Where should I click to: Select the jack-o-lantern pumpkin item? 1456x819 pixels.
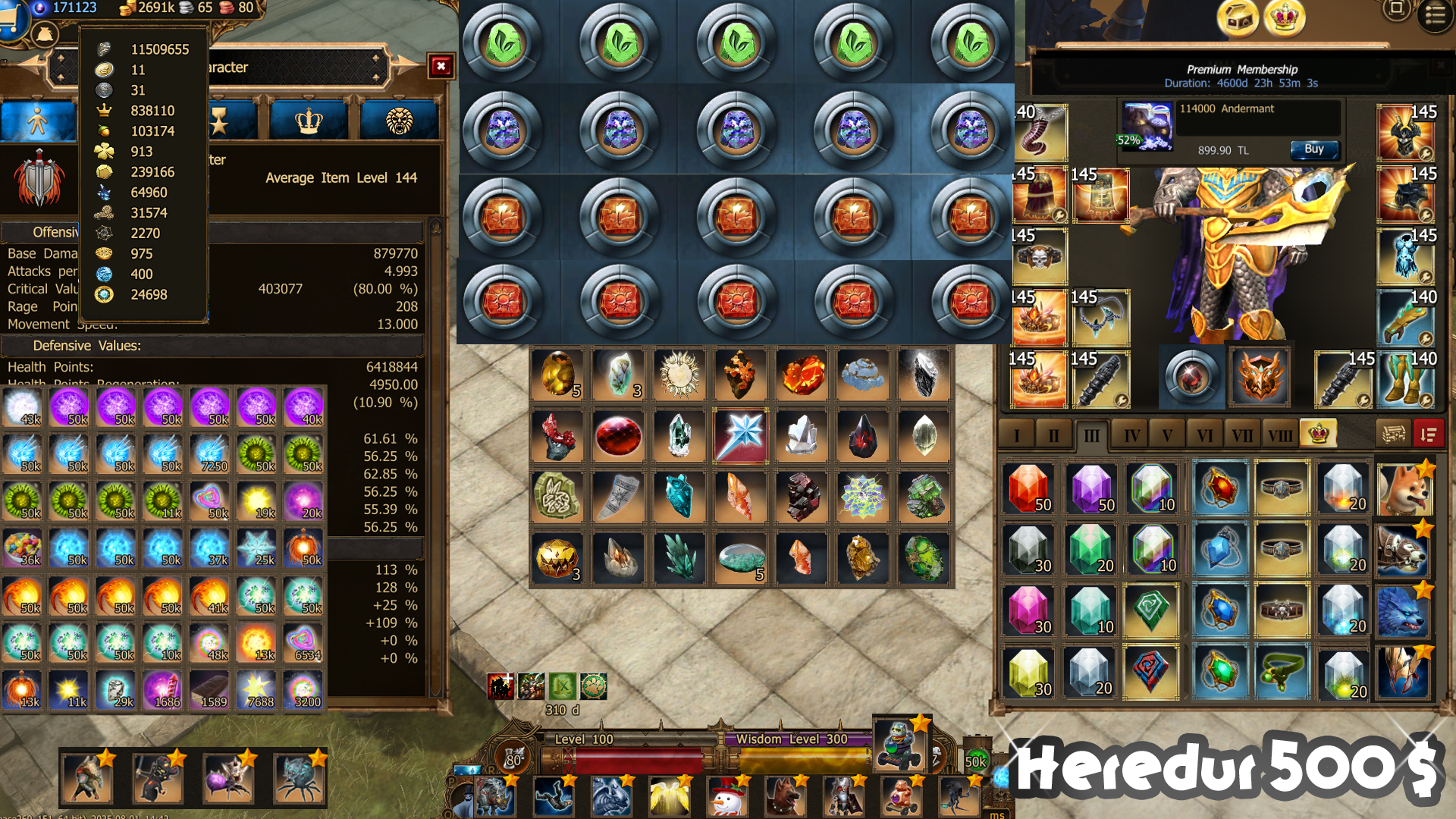pos(557,559)
